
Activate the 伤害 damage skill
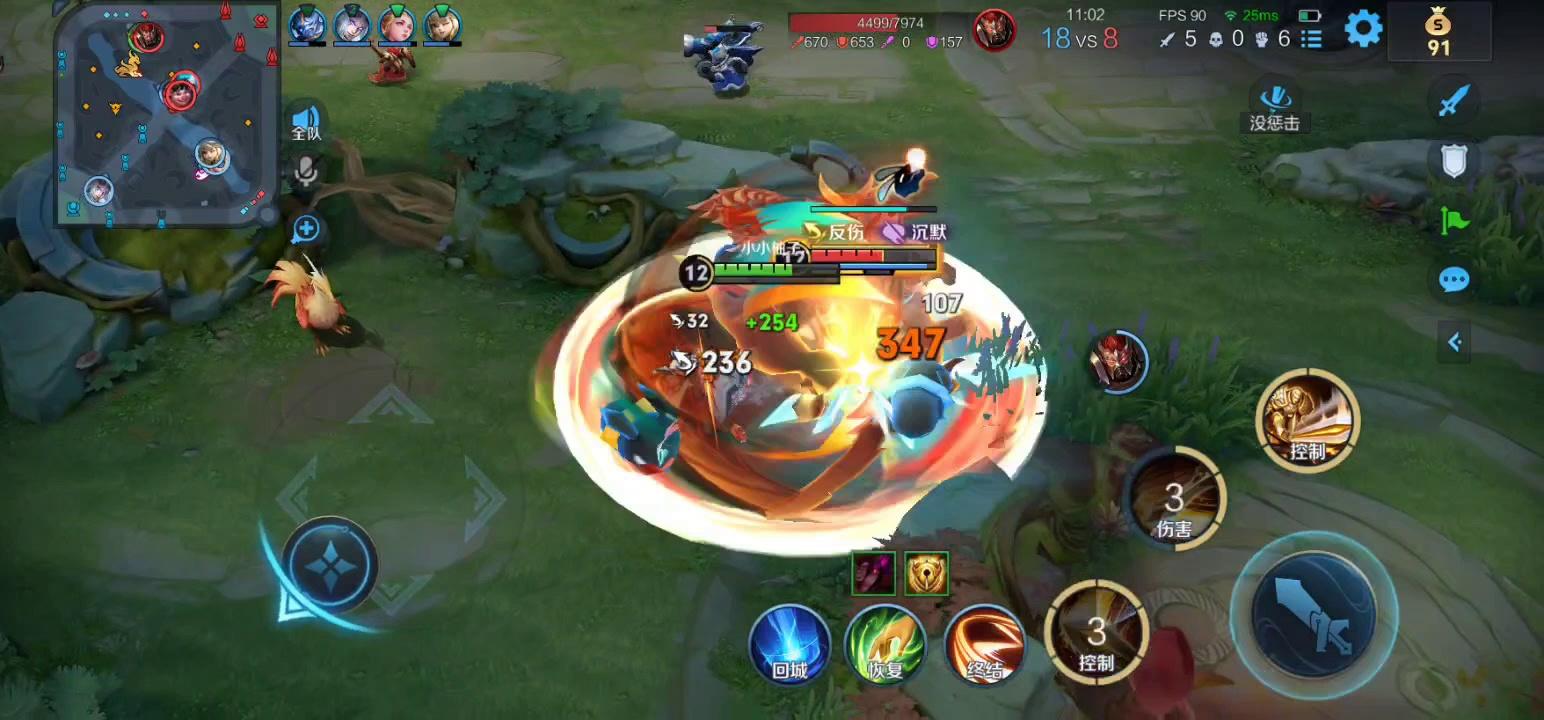coord(1174,498)
